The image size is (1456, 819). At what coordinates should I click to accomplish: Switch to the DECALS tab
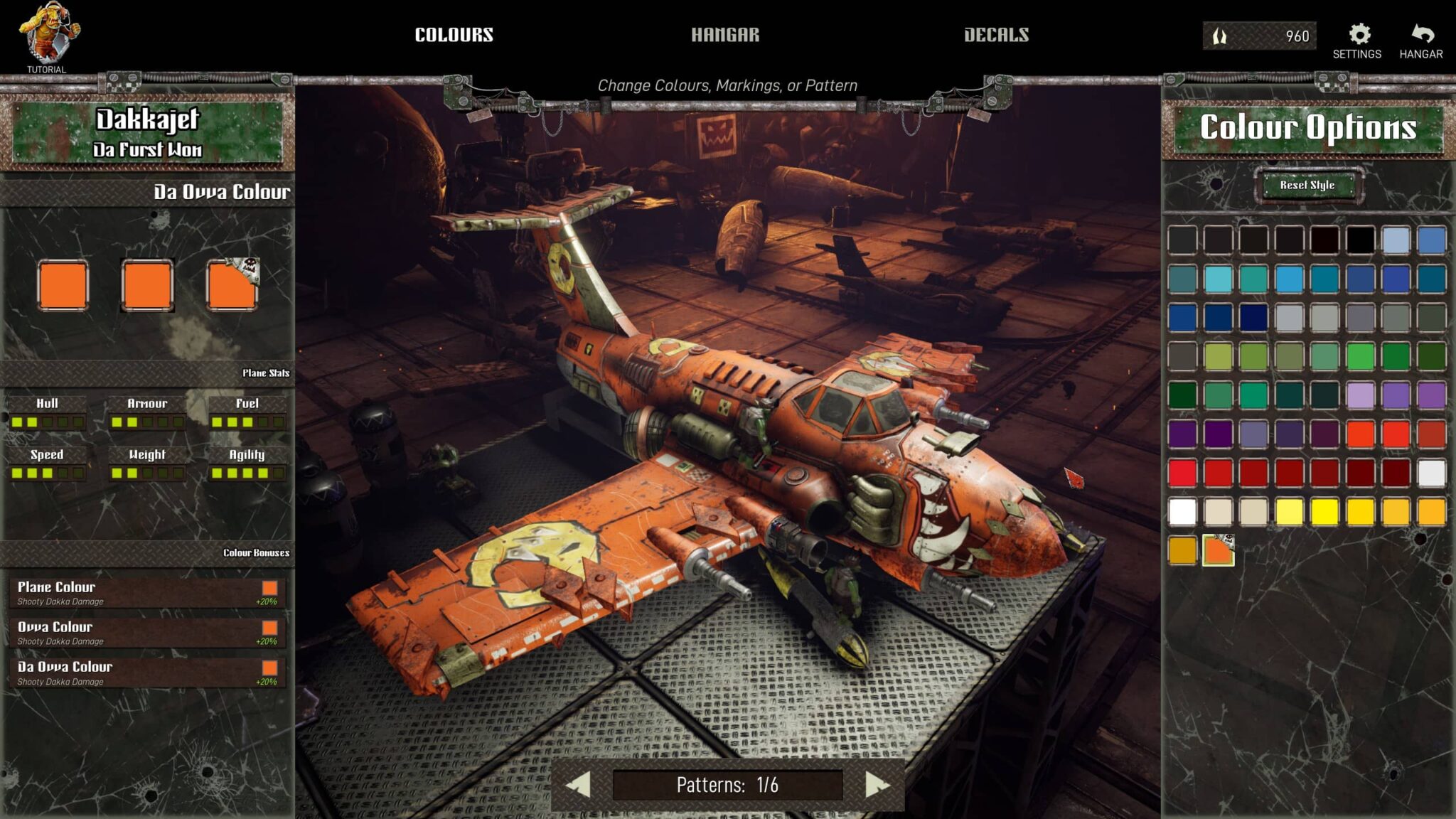997,33
